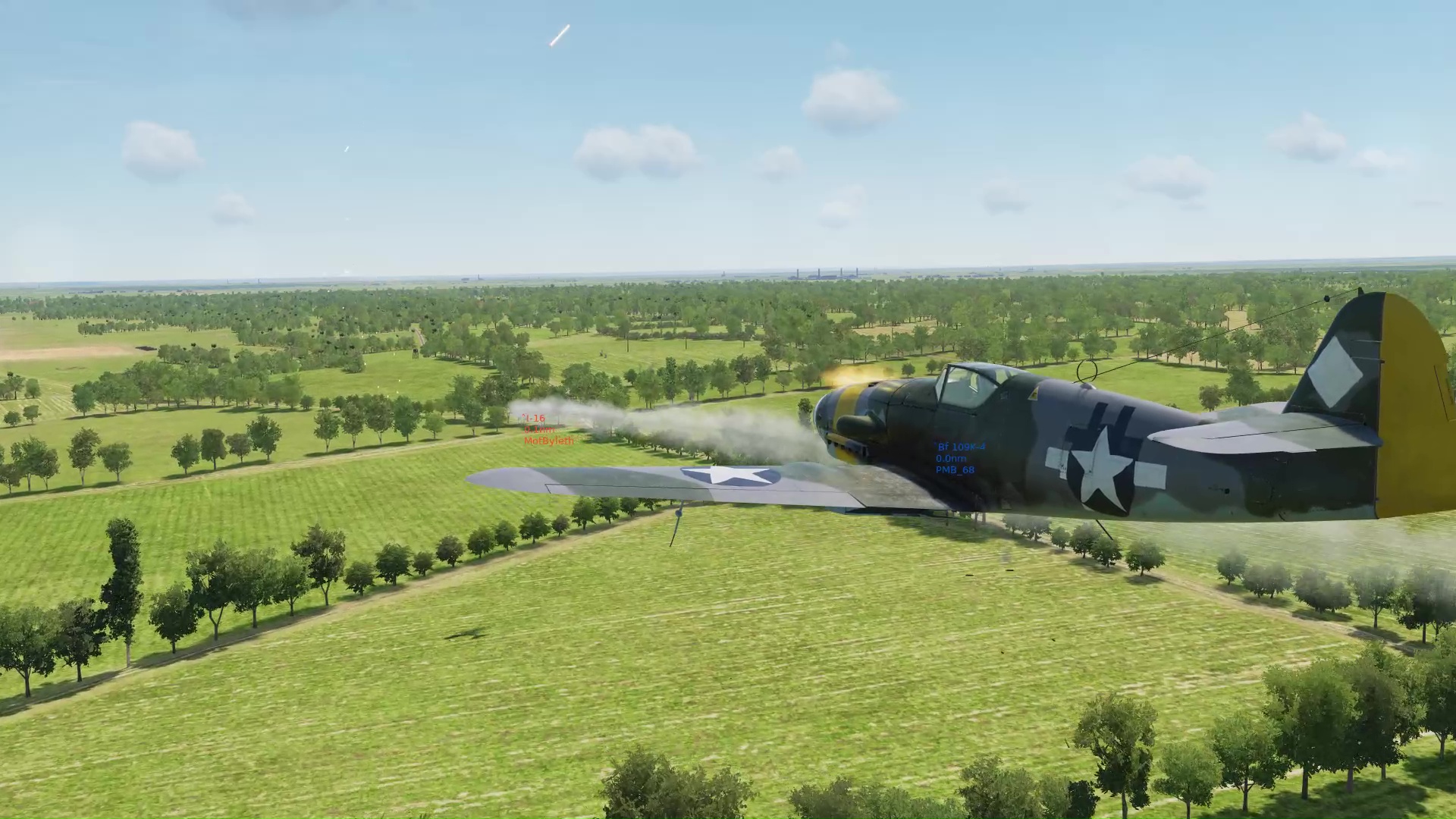Click the red I-16 aircraft type label

536,419
